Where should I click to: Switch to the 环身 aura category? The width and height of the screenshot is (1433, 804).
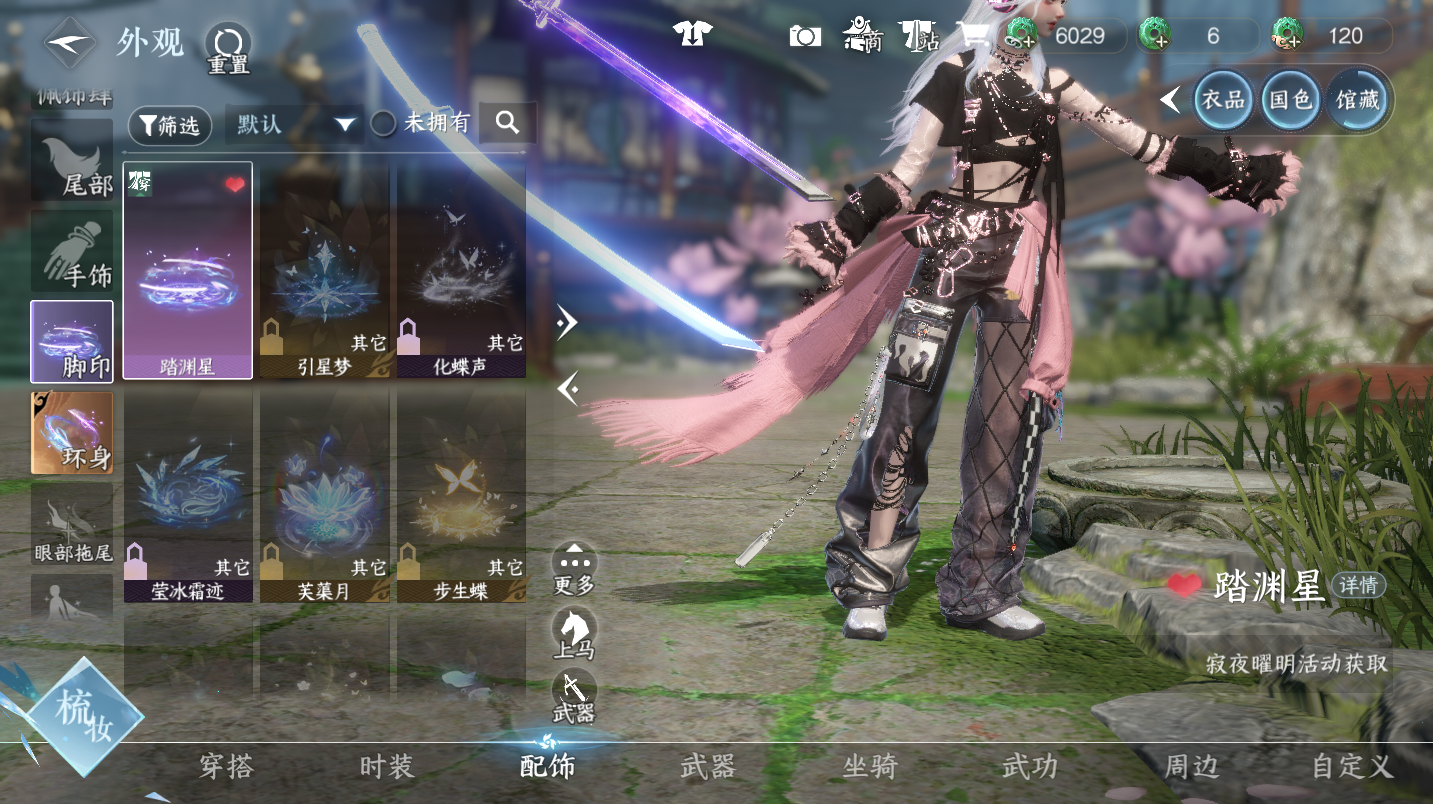(x=72, y=432)
